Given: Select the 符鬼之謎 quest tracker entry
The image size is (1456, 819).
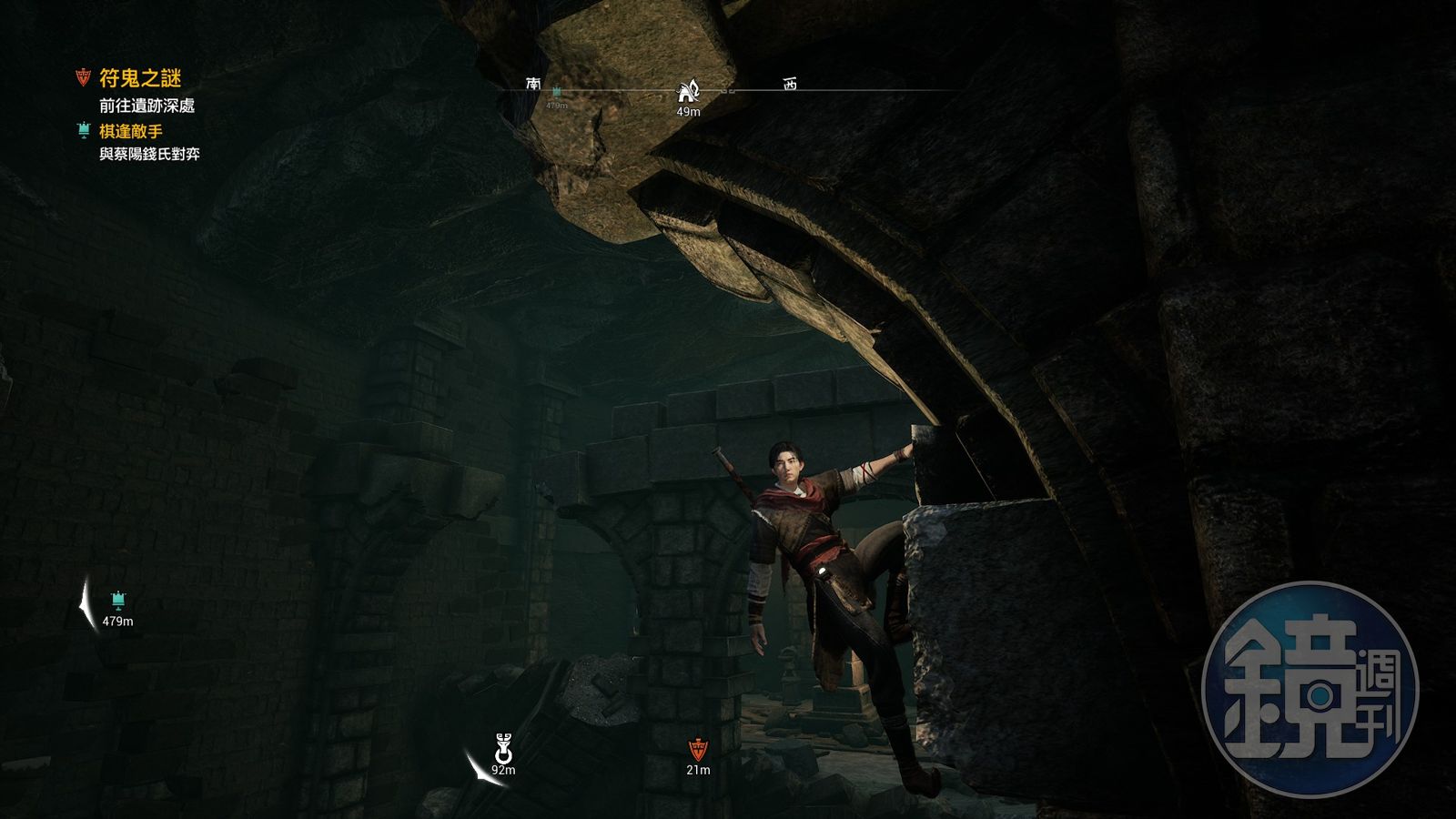Looking at the screenshot, I should tap(140, 79).
